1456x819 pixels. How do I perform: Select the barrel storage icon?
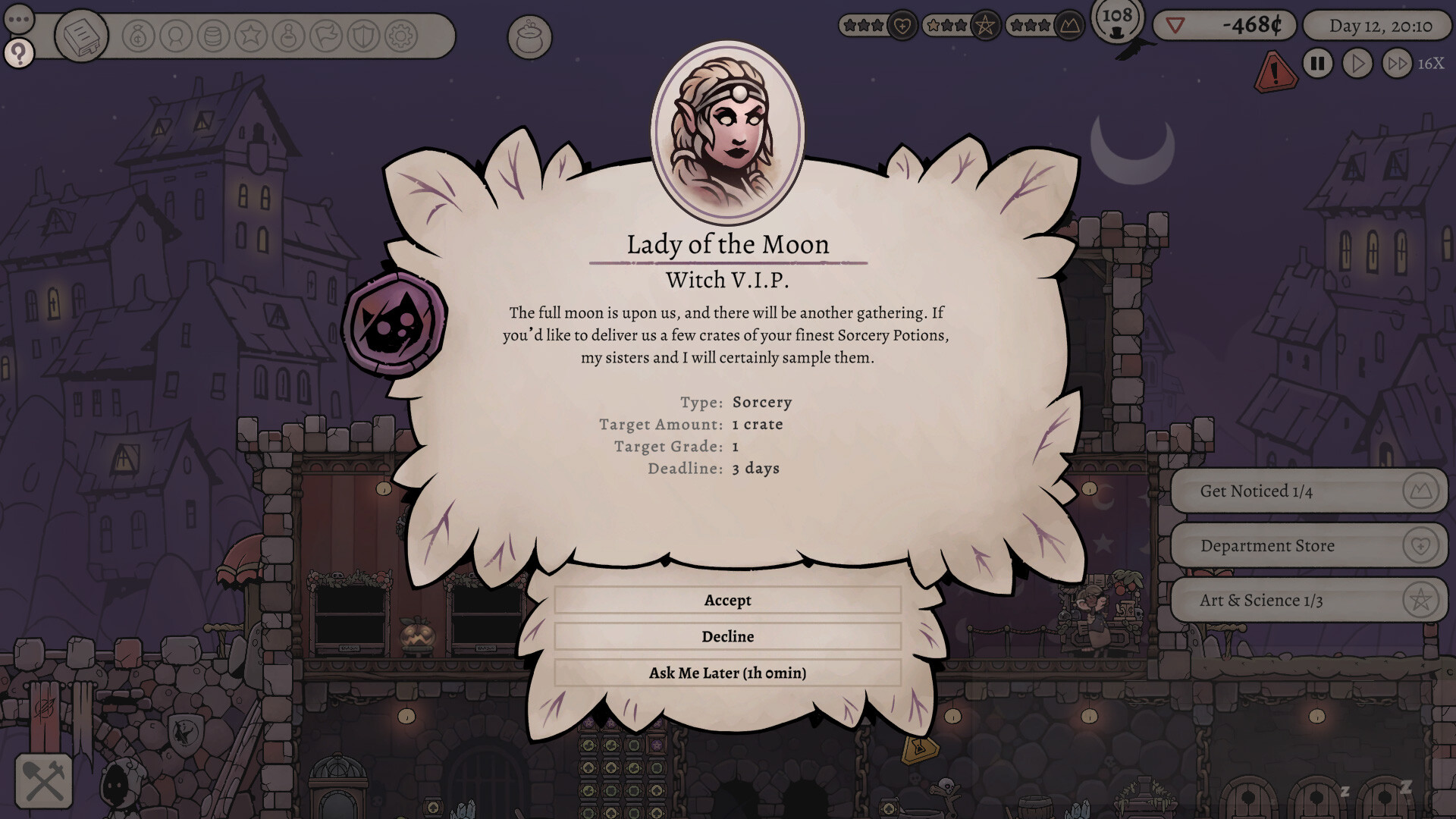coord(212,36)
